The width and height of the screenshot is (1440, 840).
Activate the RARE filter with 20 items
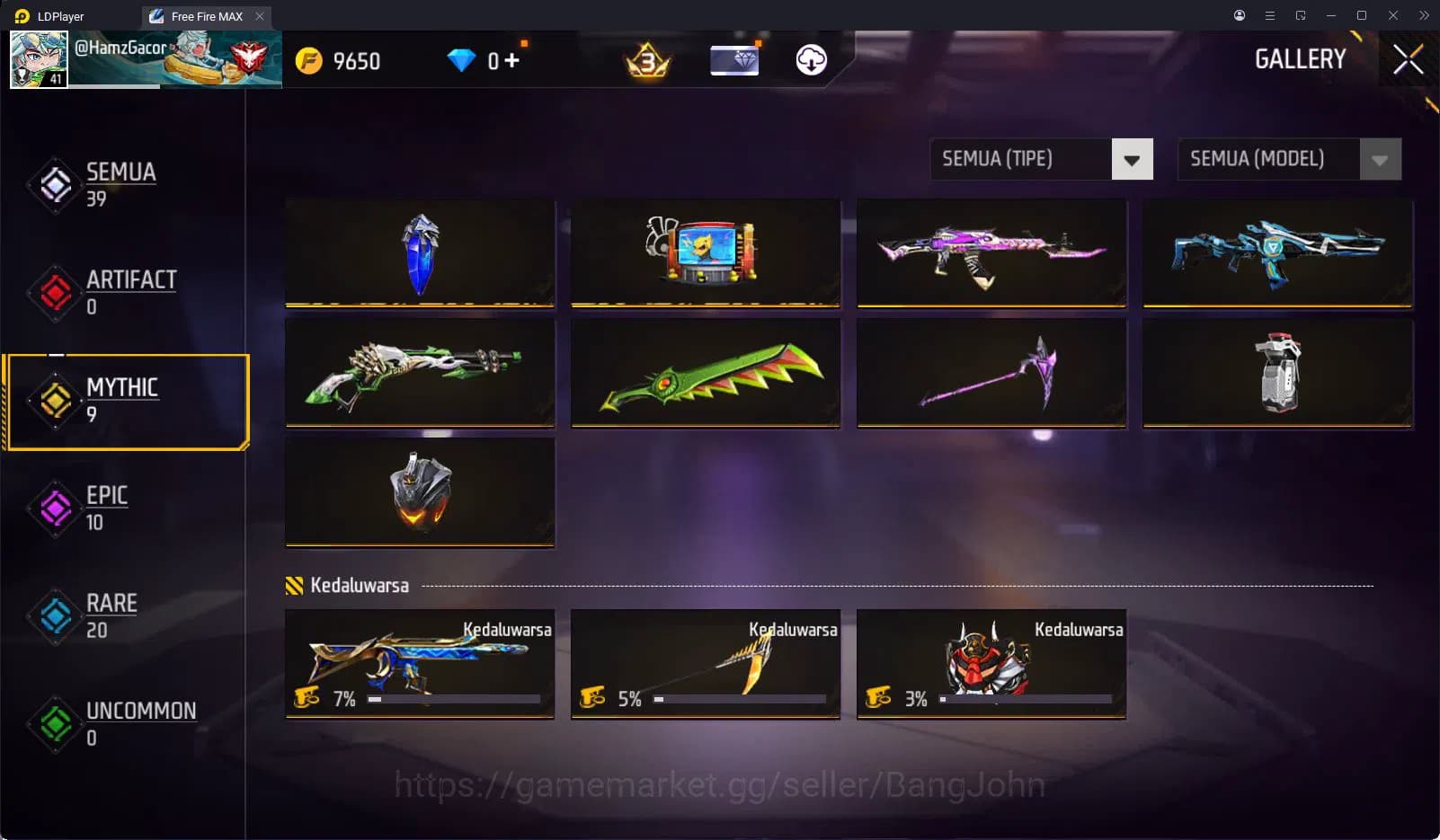coord(111,615)
